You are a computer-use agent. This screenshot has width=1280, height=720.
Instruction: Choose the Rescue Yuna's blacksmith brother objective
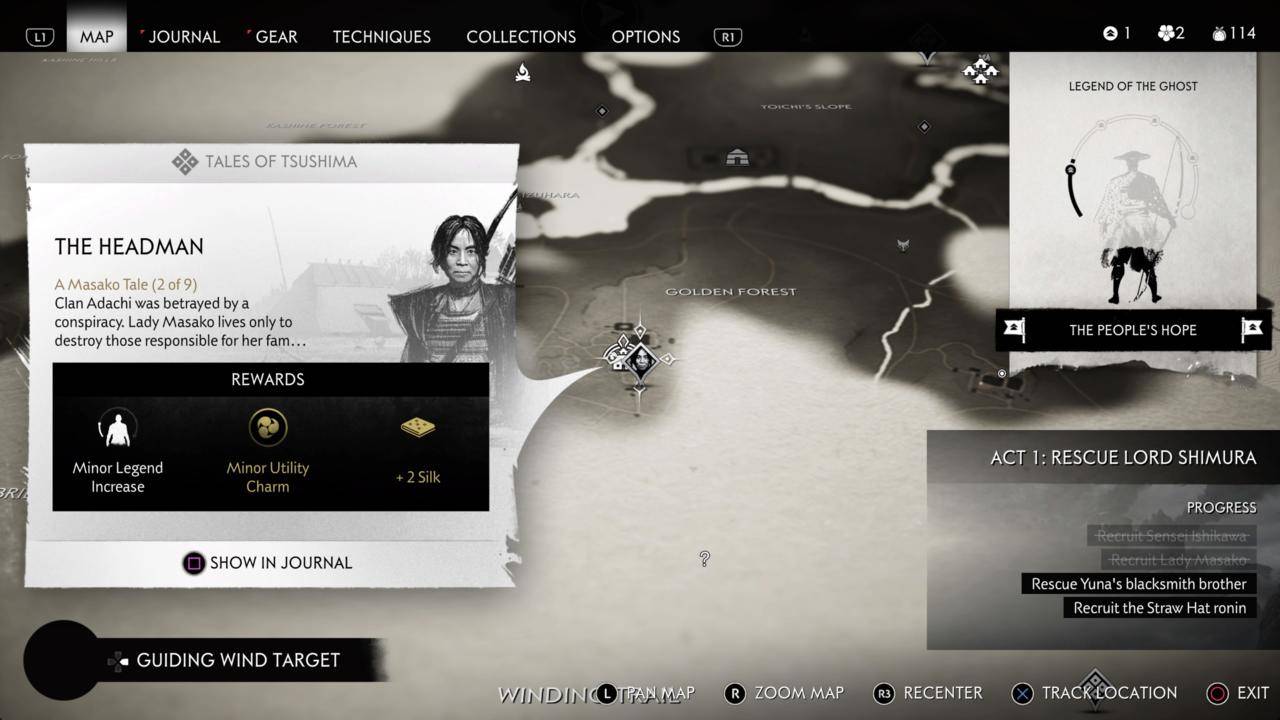point(1138,584)
